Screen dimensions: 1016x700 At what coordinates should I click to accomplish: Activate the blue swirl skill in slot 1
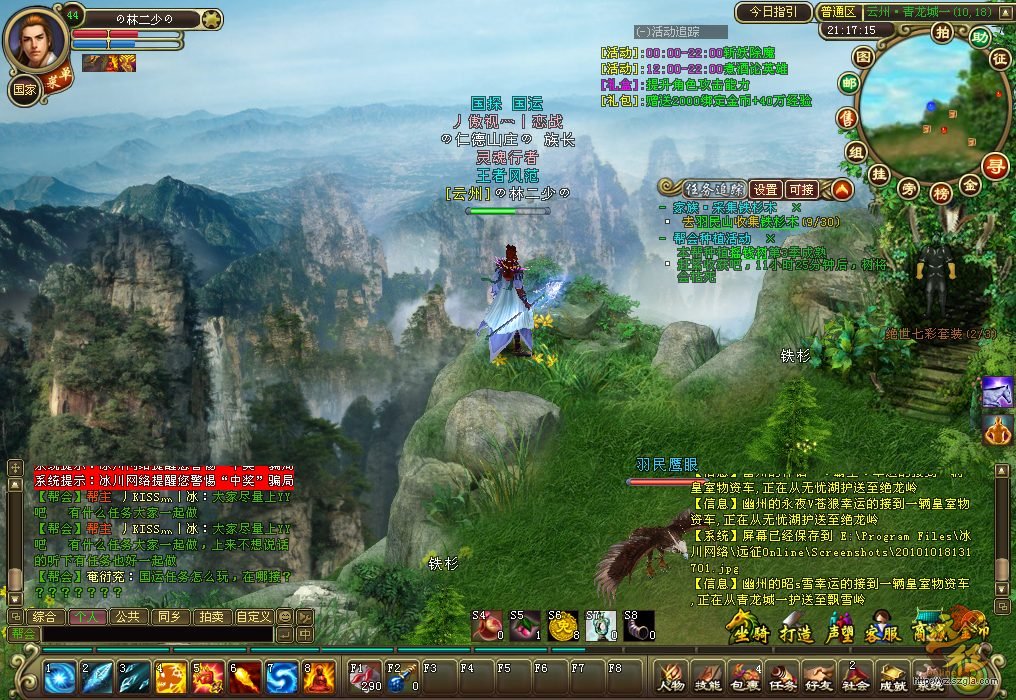pyautogui.click(x=61, y=678)
